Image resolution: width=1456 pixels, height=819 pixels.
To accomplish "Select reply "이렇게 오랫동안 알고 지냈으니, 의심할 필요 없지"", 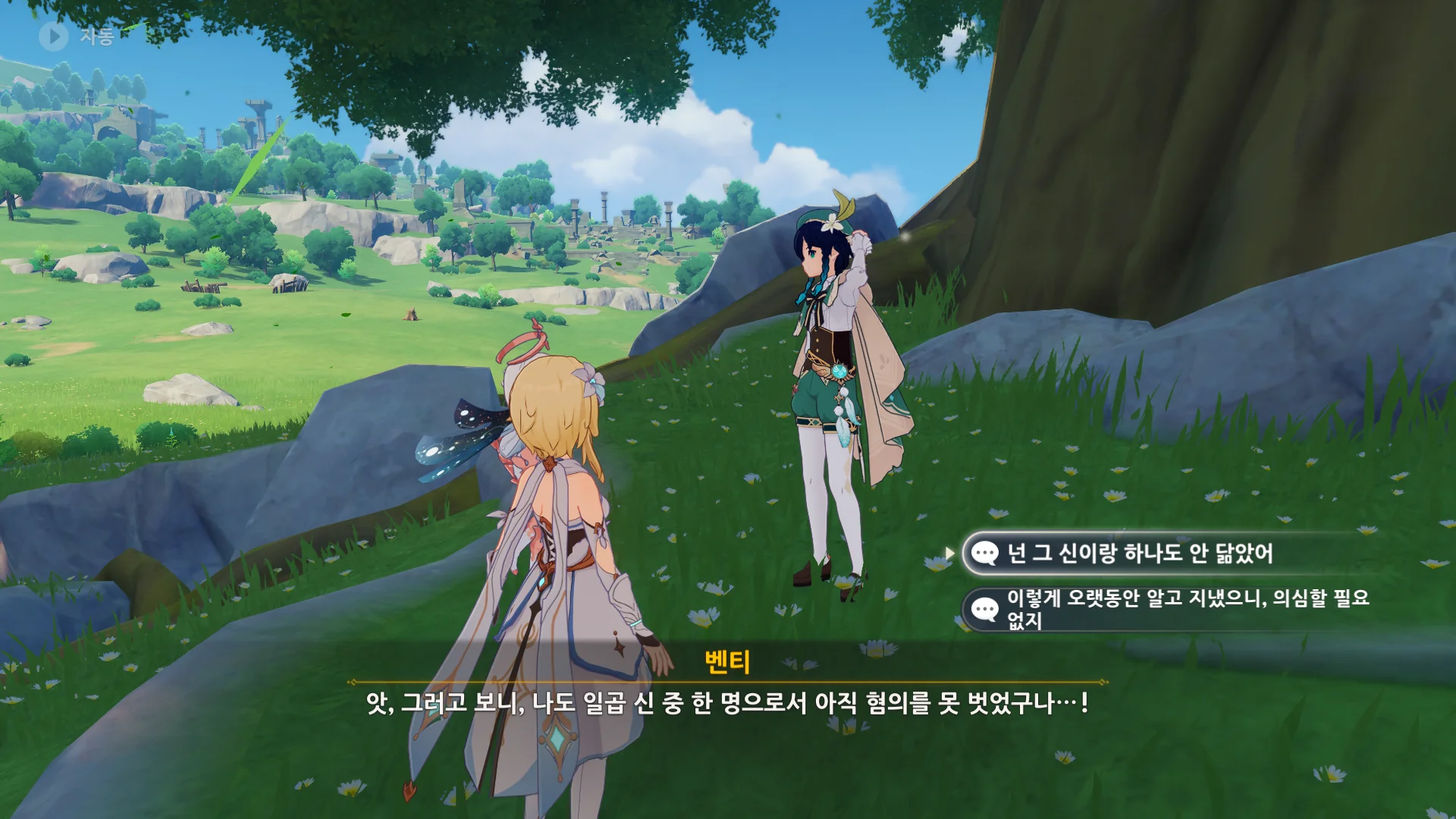I will tap(1168, 608).
